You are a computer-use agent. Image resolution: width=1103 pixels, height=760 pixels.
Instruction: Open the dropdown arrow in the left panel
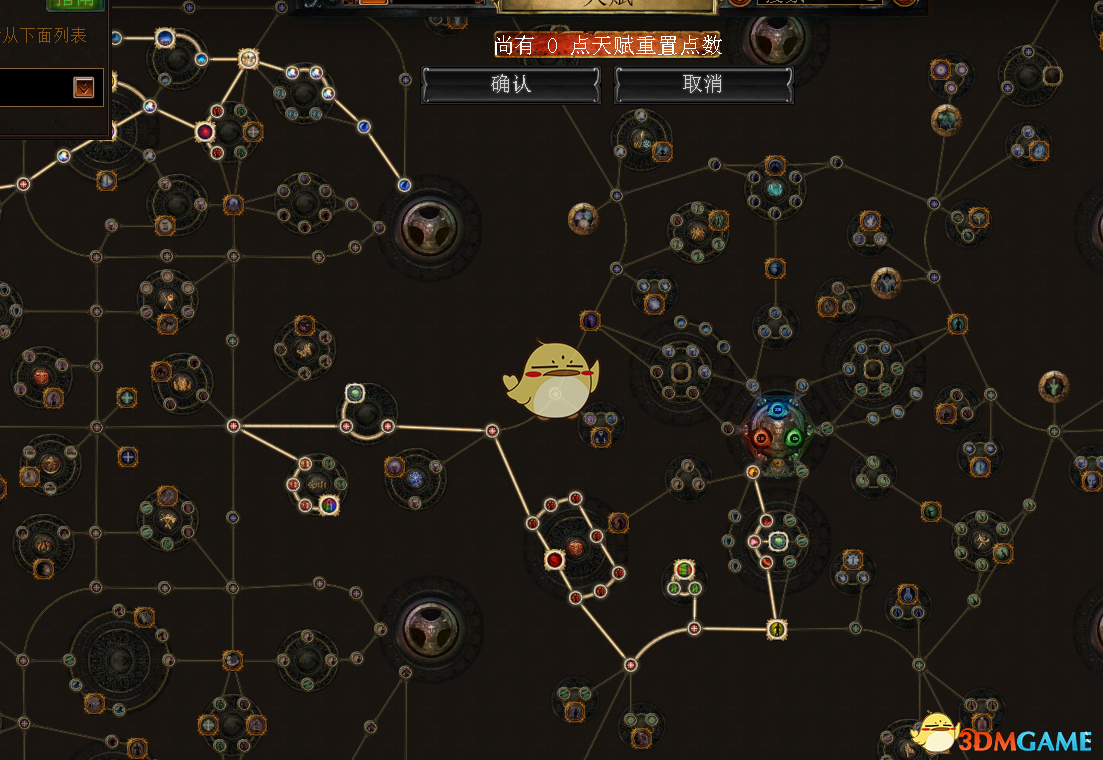point(84,88)
